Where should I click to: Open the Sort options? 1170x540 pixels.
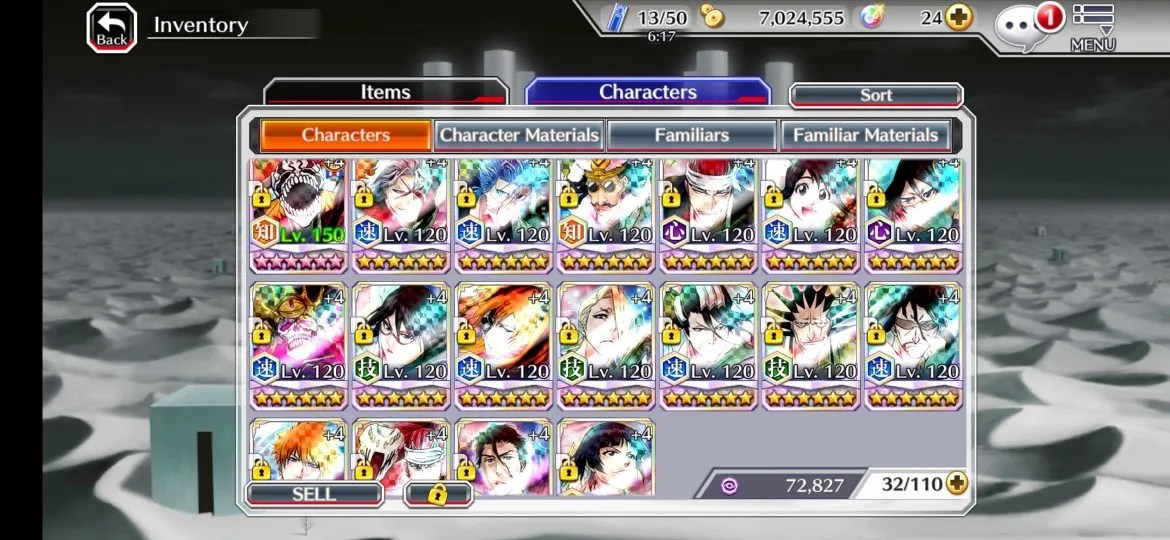876,95
